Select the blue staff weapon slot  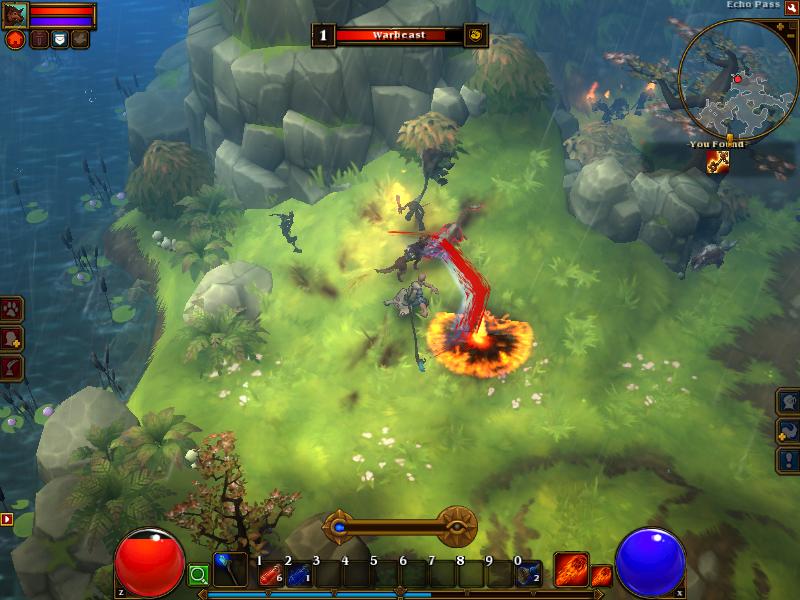click(229, 571)
